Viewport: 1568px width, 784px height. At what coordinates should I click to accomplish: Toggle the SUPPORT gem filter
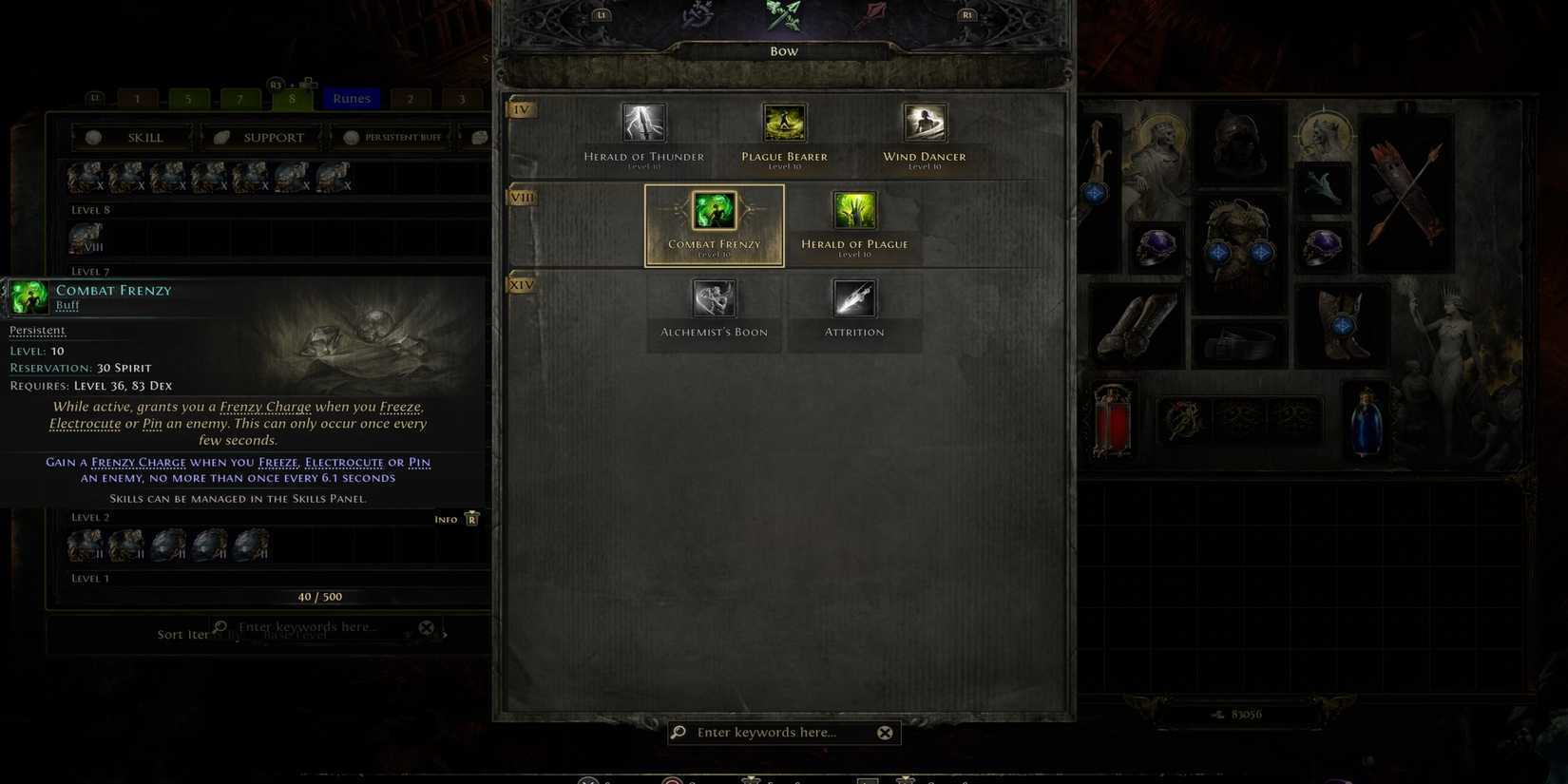click(274, 137)
